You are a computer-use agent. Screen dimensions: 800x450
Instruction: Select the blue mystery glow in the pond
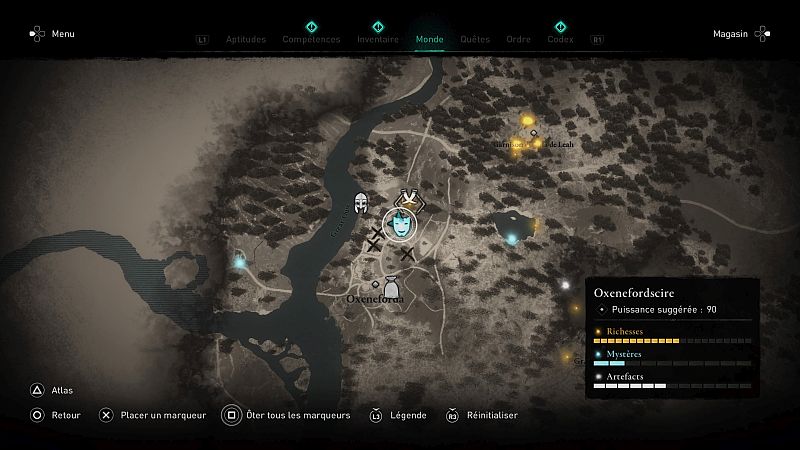[513, 239]
